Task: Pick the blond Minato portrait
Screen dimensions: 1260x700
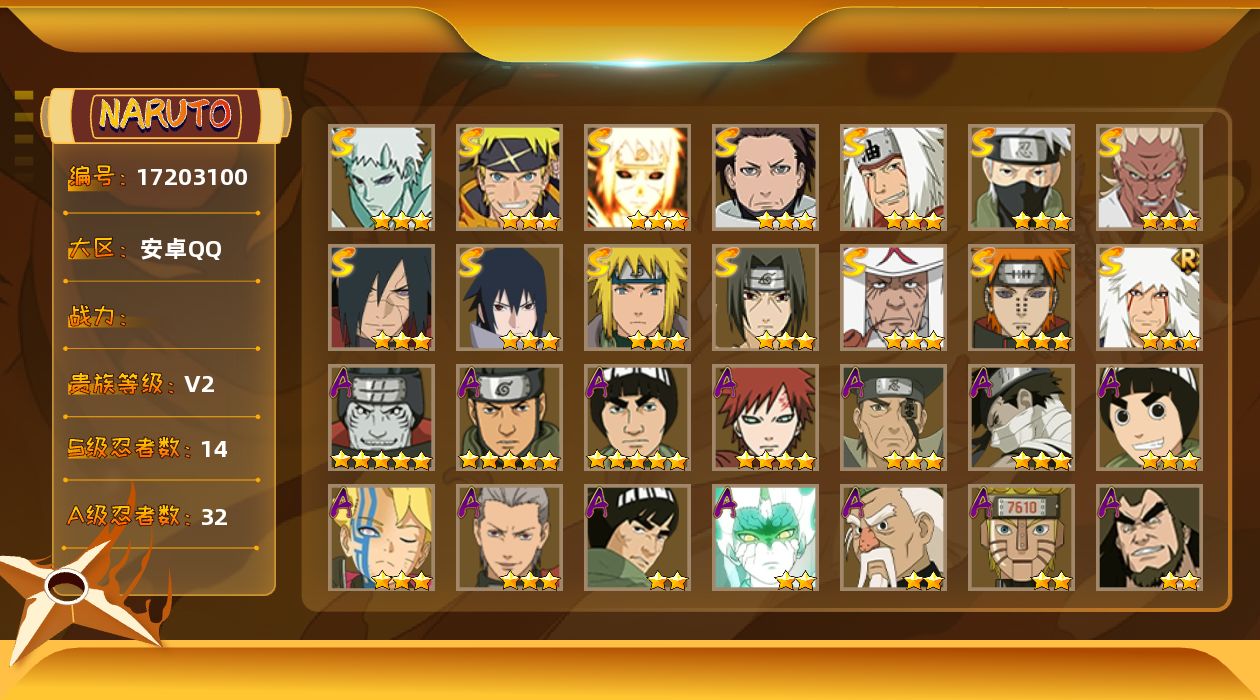Action: [637, 298]
